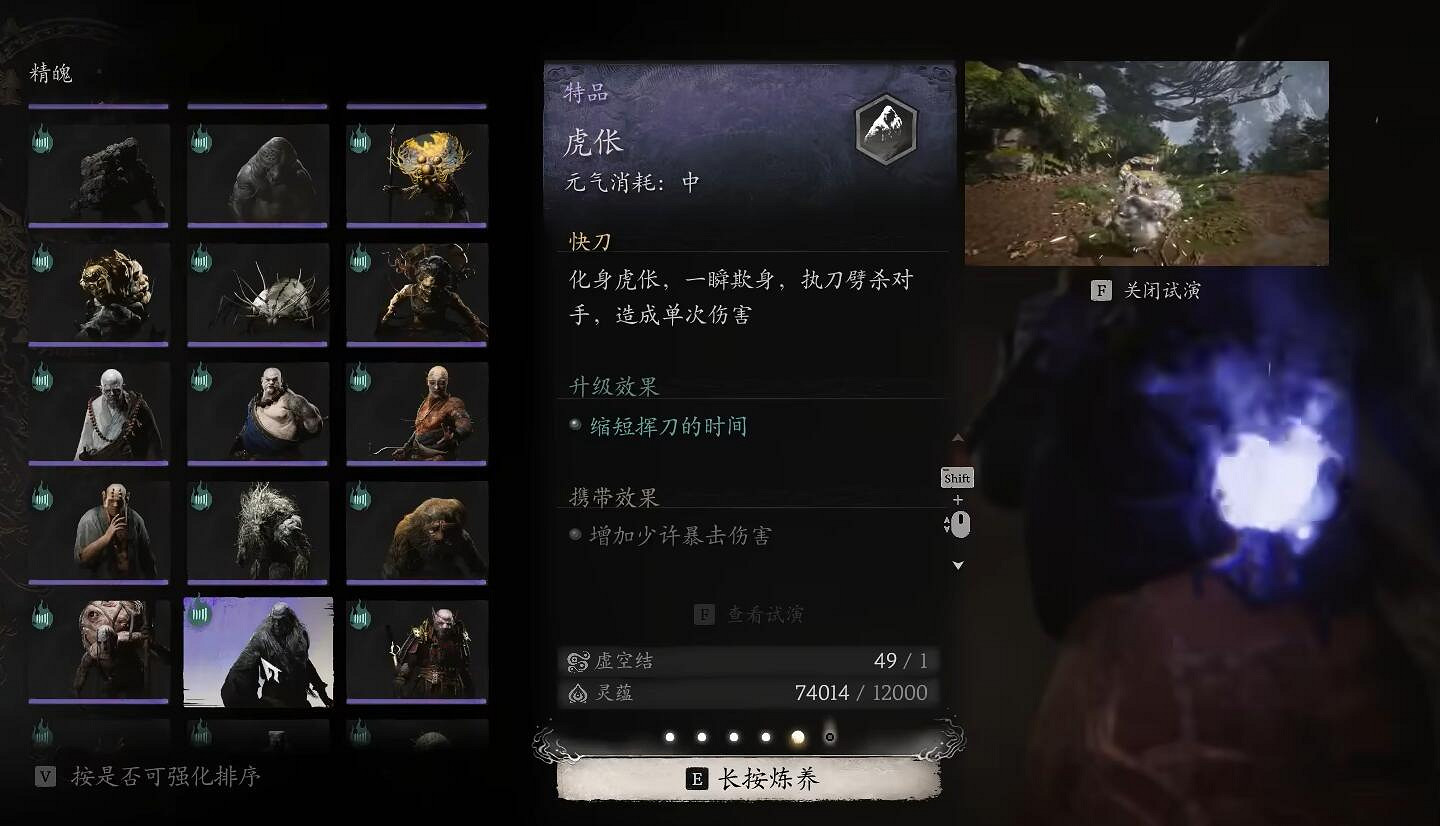Click the 虚空结 knot icon

[577, 660]
